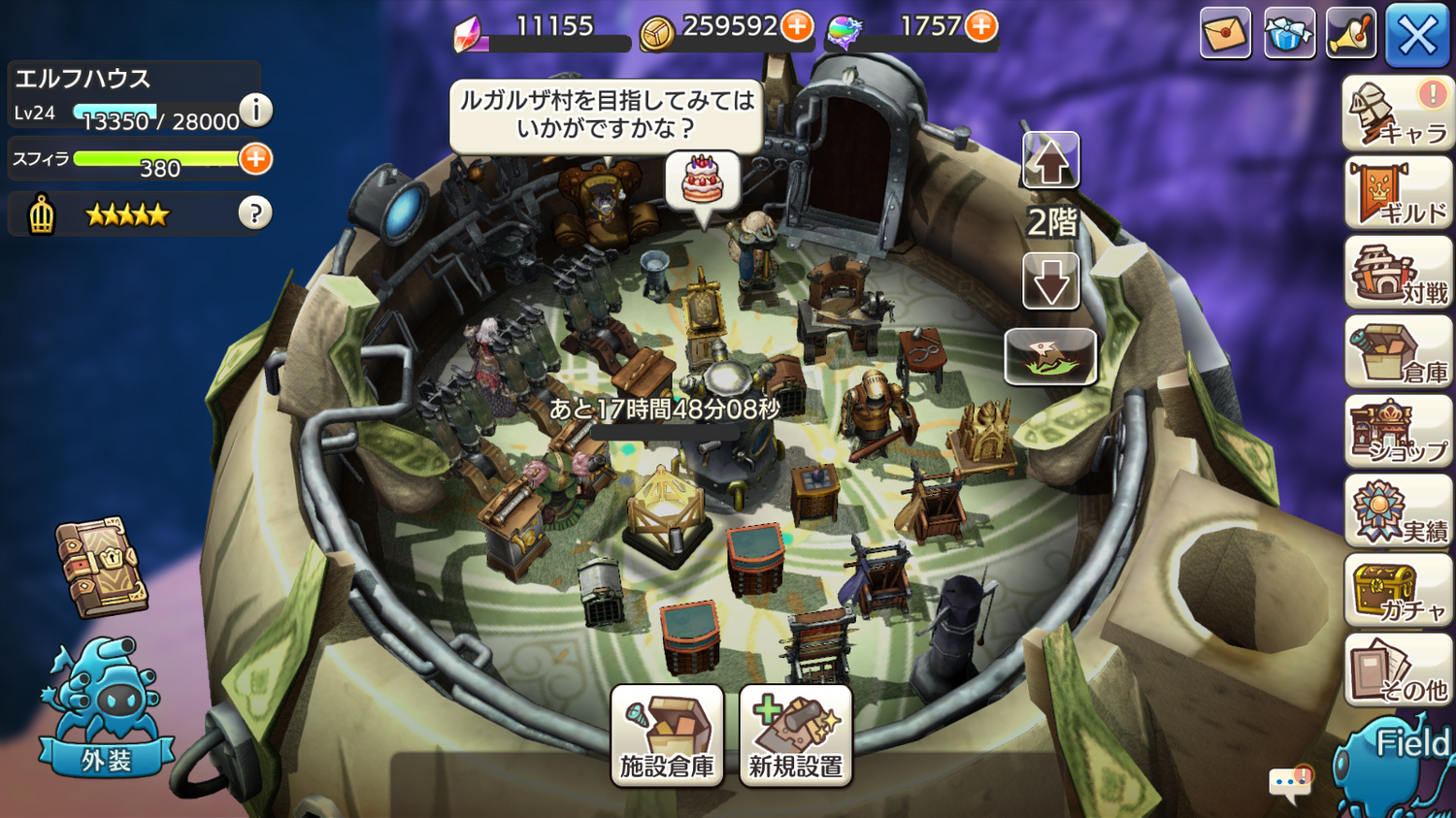Open the 実績 achievements menu
The image size is (1456, 818).
click(x=1398, y=512)
